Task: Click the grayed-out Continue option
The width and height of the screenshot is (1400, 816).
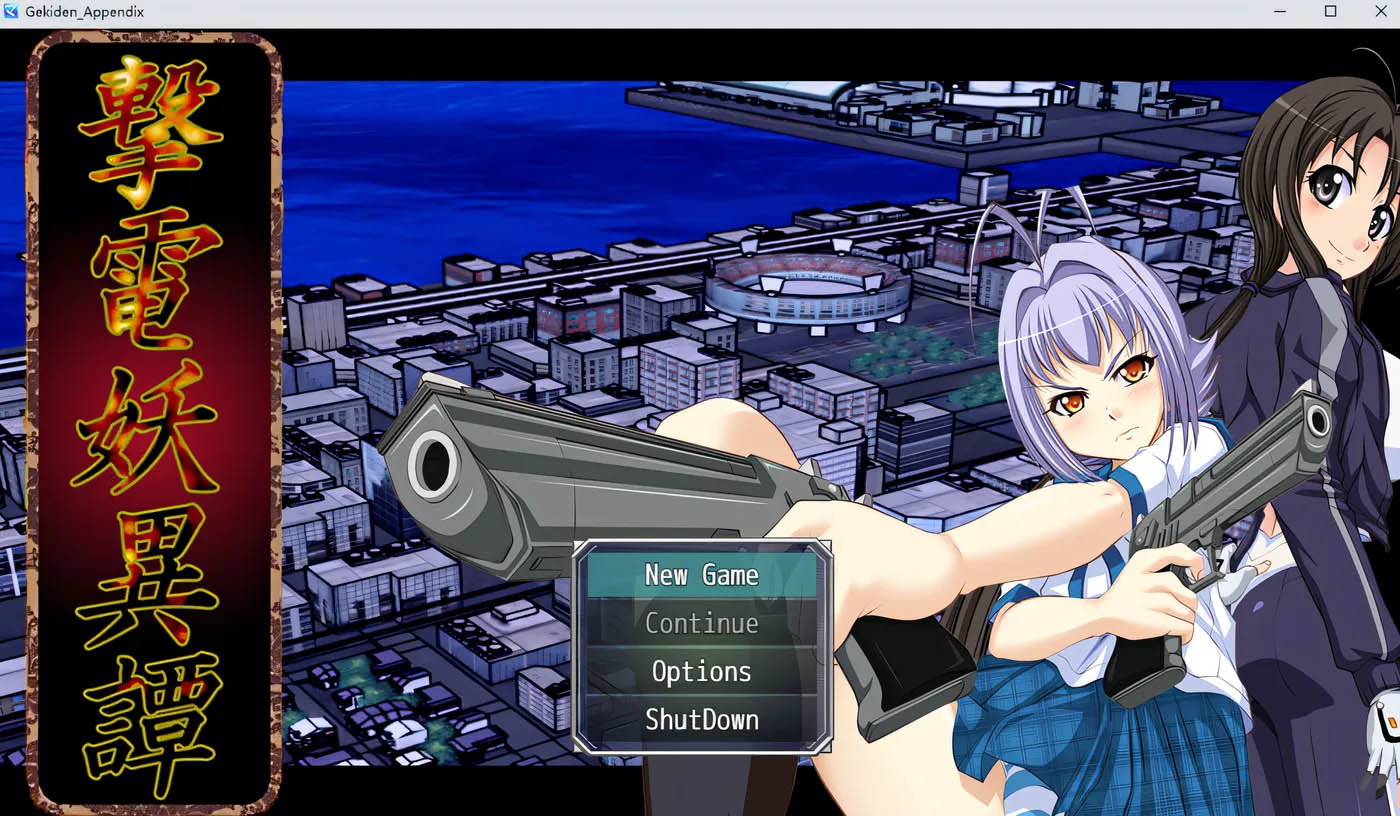Action: click(x=702, y=623)
